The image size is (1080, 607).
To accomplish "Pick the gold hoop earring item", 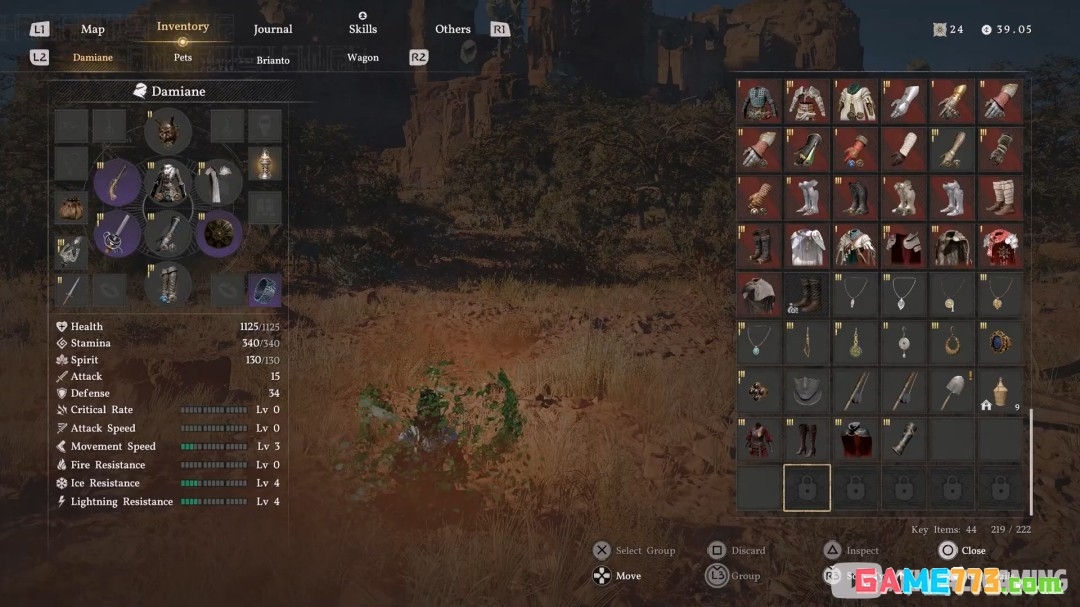I will tap(951, 342).
